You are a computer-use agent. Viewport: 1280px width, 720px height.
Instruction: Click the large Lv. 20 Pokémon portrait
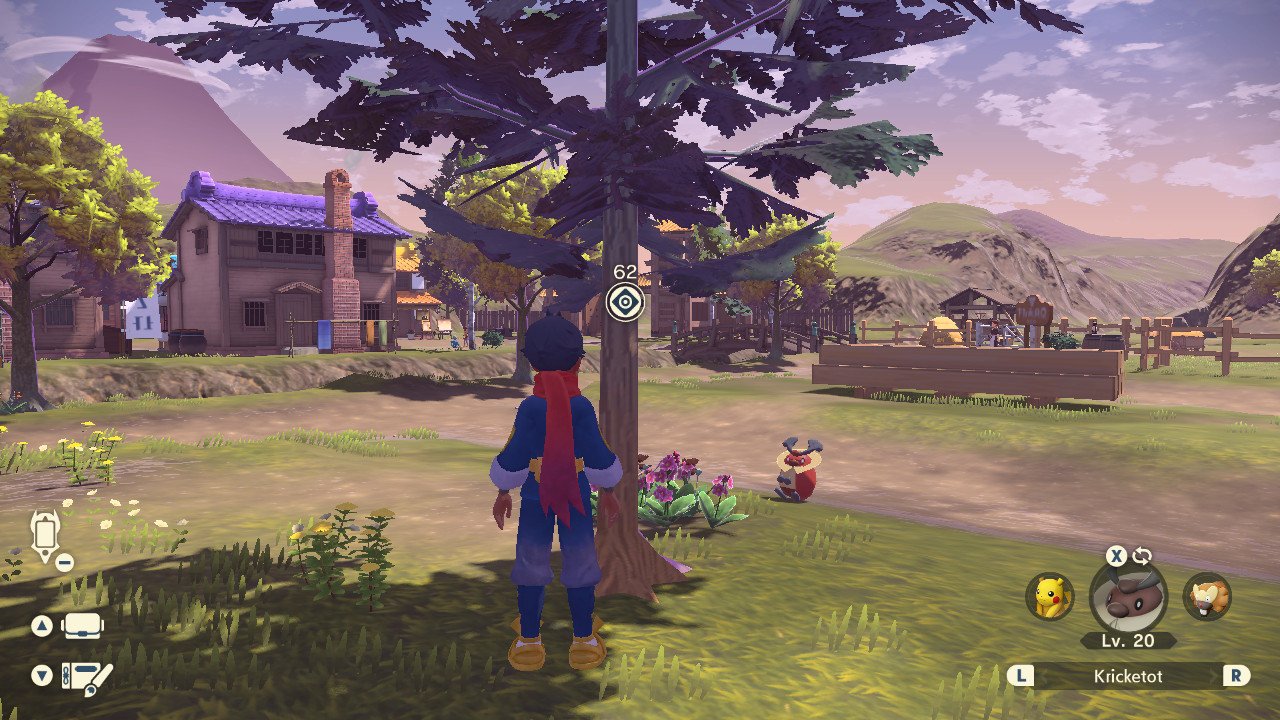1127,598
